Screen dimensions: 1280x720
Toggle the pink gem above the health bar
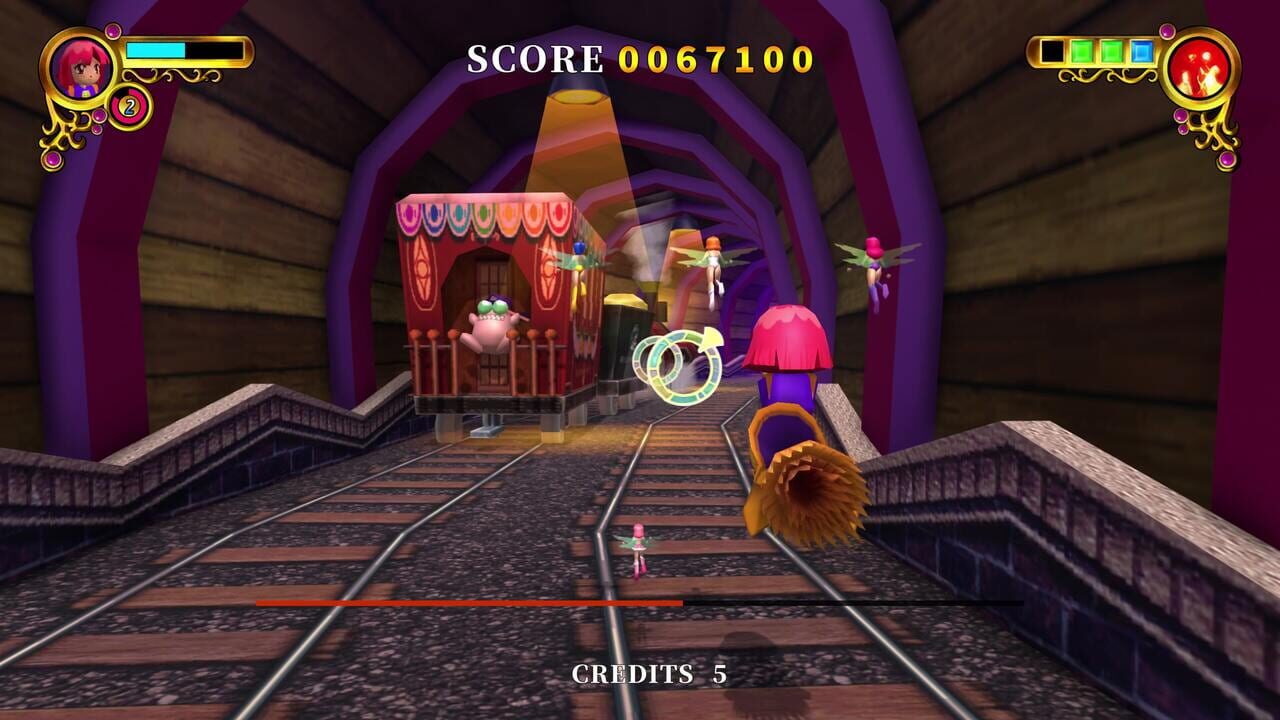coord(112,31)
